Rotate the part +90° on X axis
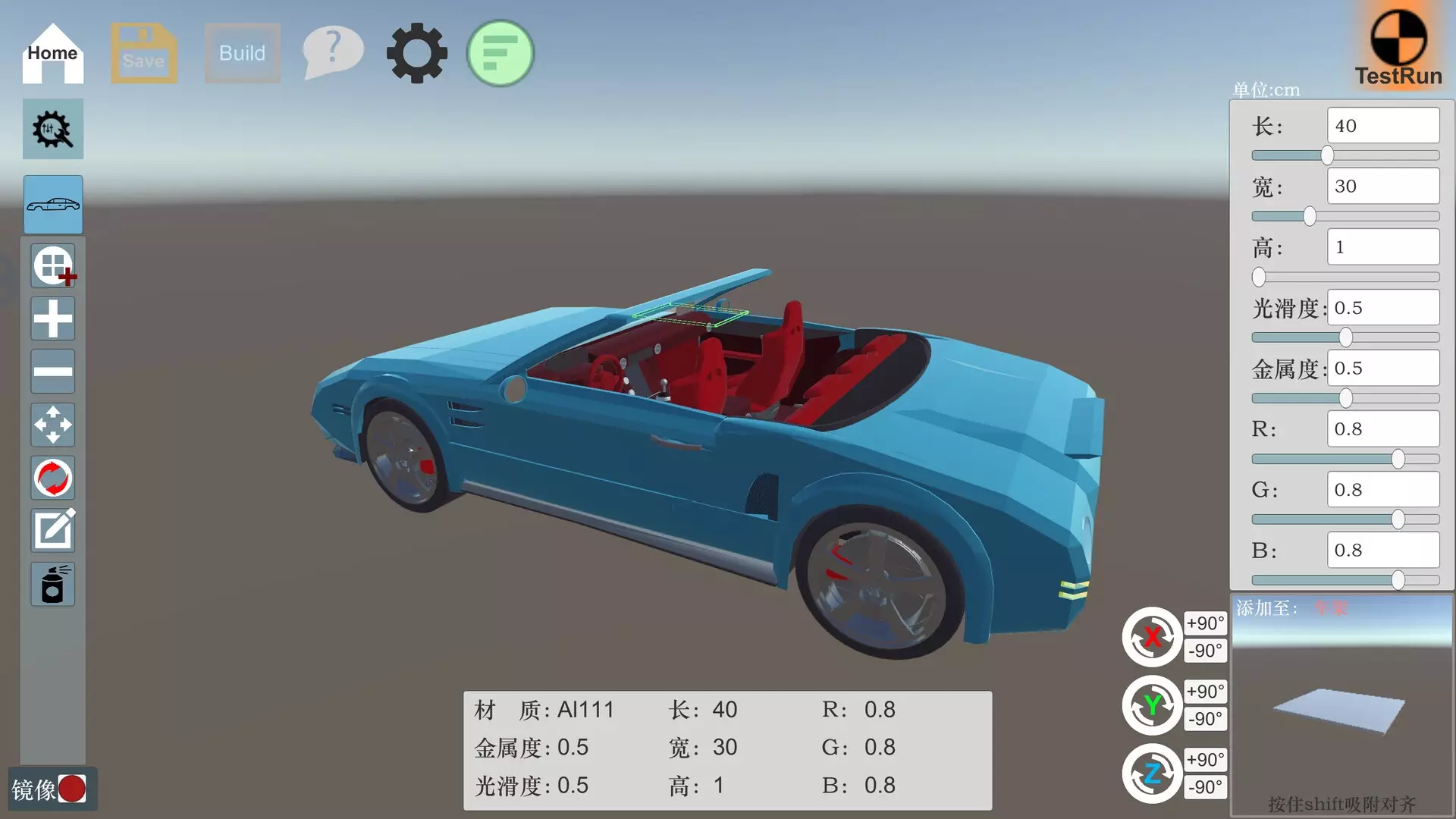Viewport: 1456px width, 819px height. point(1205,623)
